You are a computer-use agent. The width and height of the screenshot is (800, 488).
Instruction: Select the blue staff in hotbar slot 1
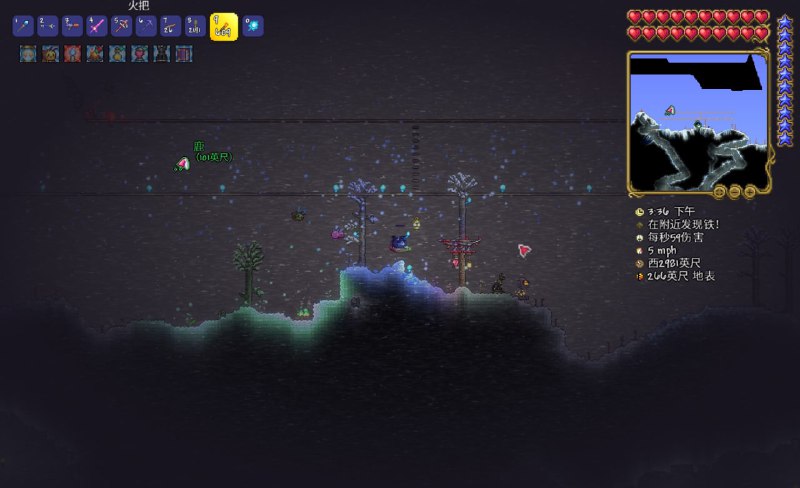coord(23,26)
